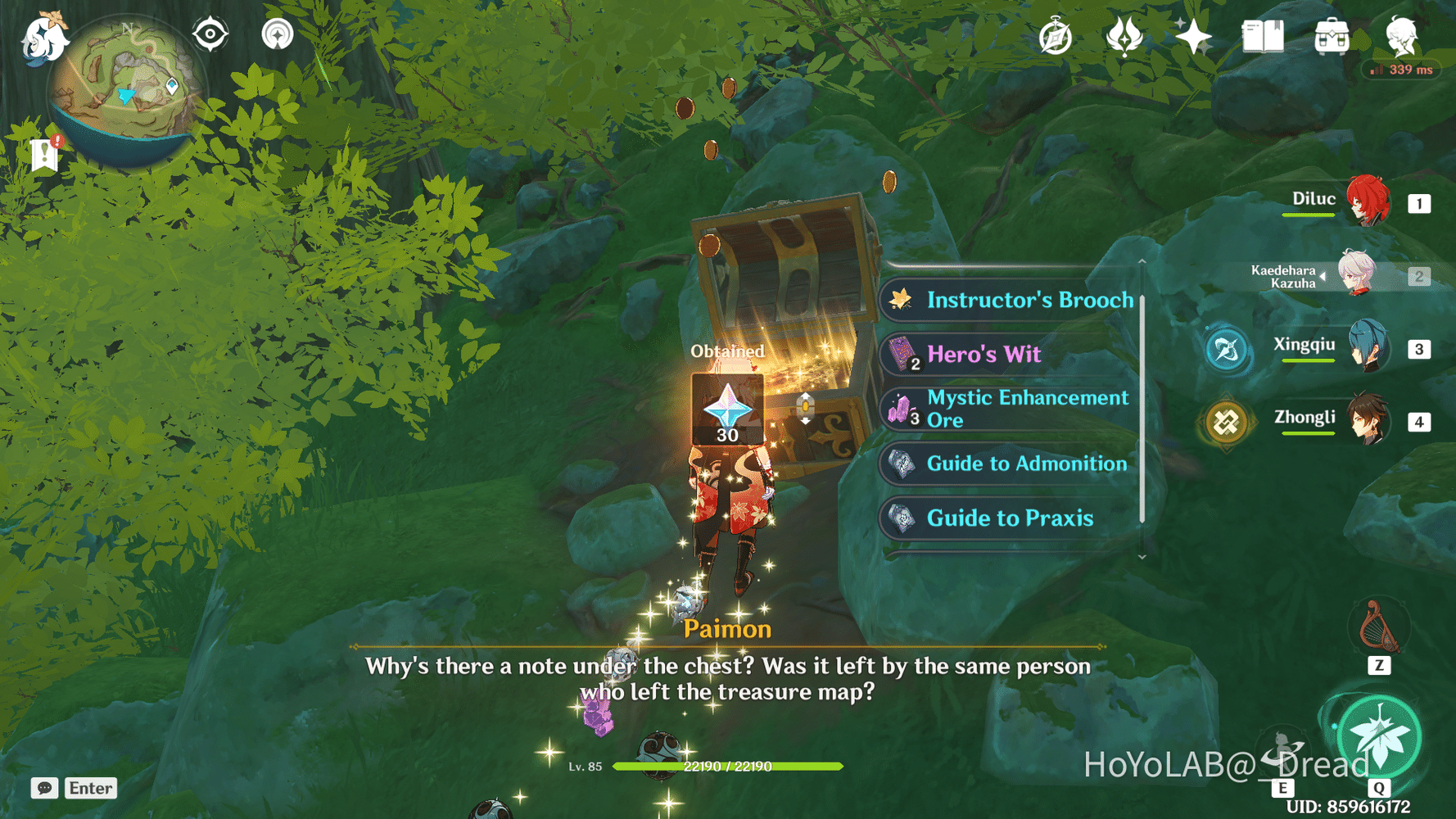Switch to Zhongli in party slot 4
The width and height of the screenshot is (1456, 819).
[1369, 422]
